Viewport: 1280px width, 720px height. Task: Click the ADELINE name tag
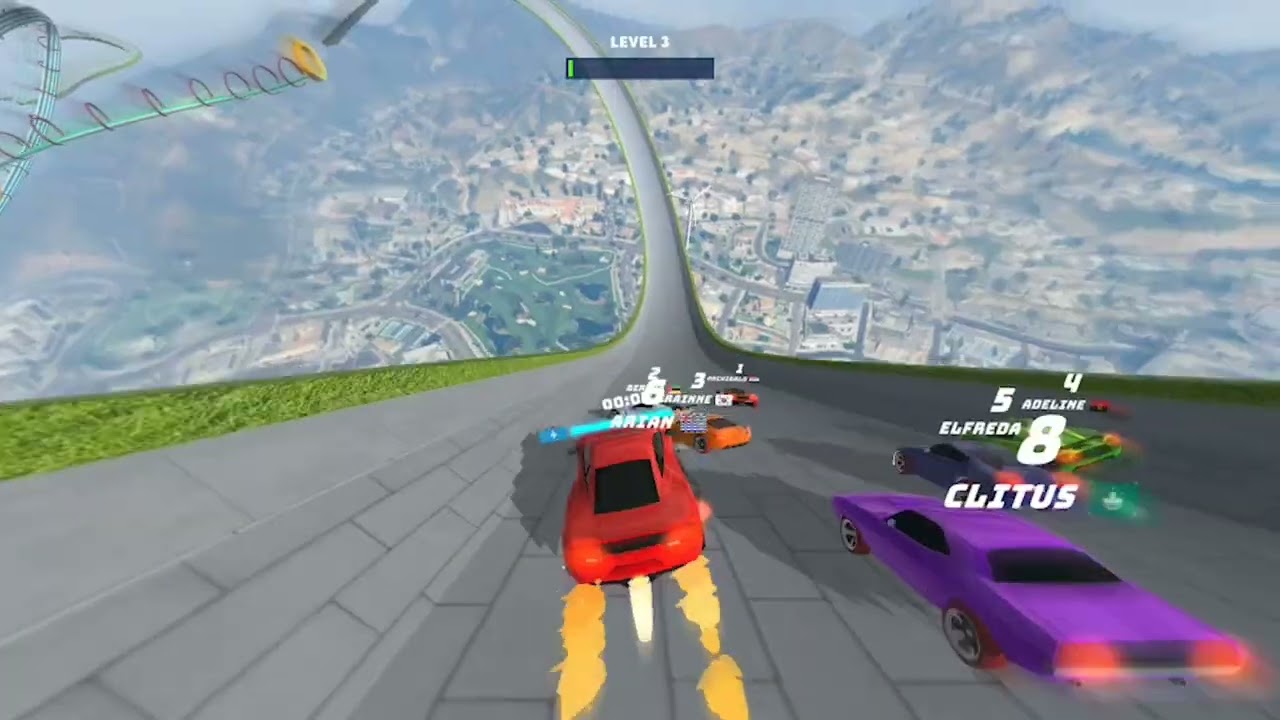click(1054, 403)
